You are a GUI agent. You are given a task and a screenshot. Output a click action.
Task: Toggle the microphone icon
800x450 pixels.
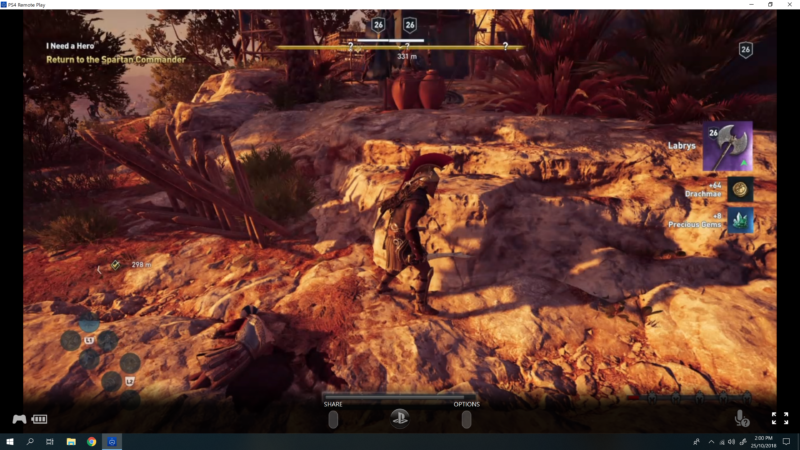(x=741, y=418)
